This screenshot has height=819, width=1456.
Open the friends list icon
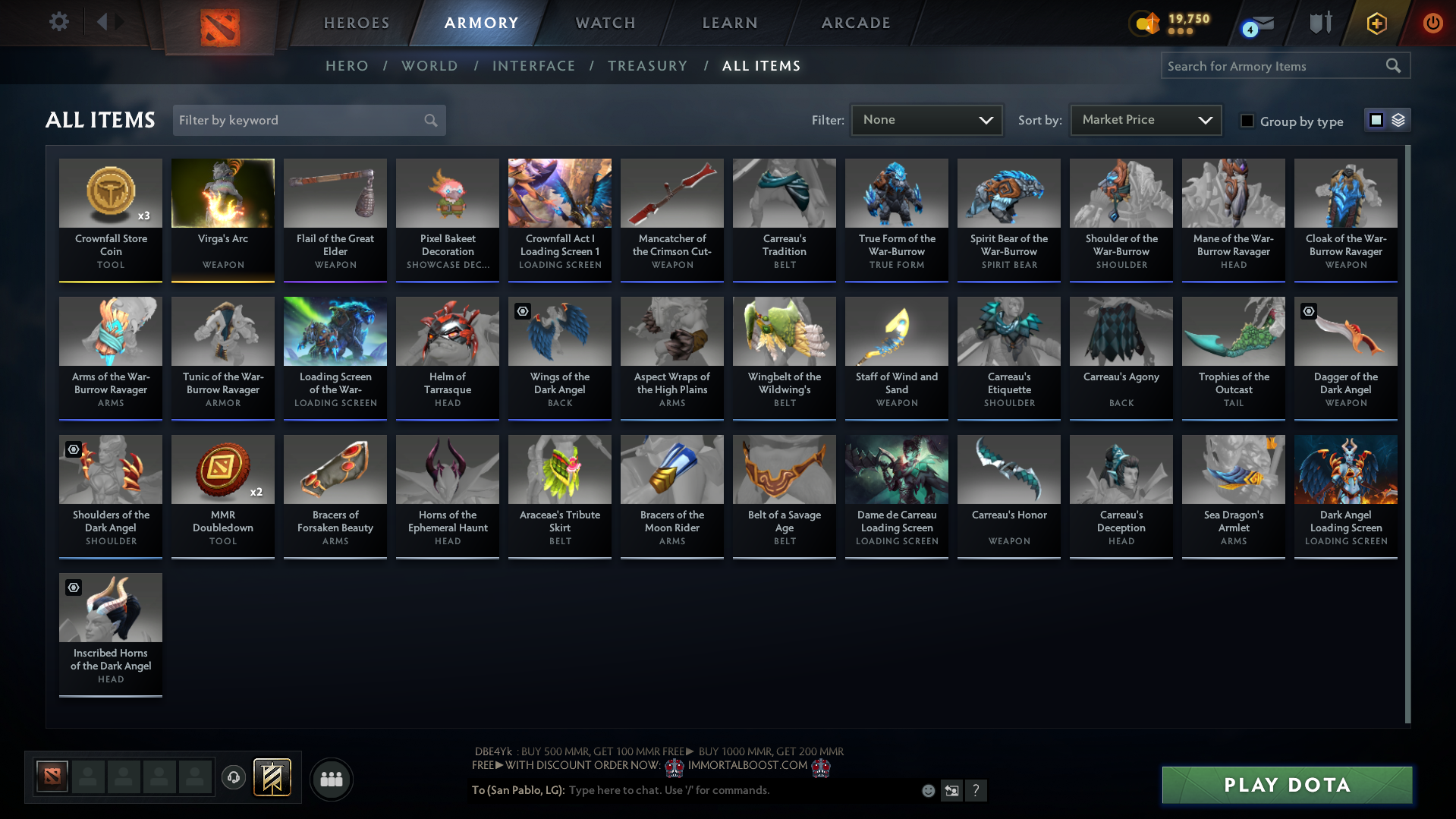click(x=331, y=779)
